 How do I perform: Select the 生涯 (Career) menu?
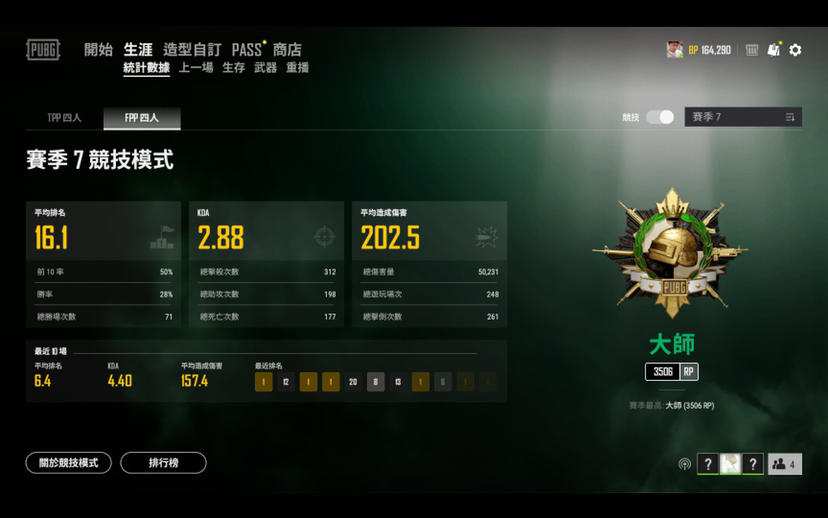coord(138,50)
